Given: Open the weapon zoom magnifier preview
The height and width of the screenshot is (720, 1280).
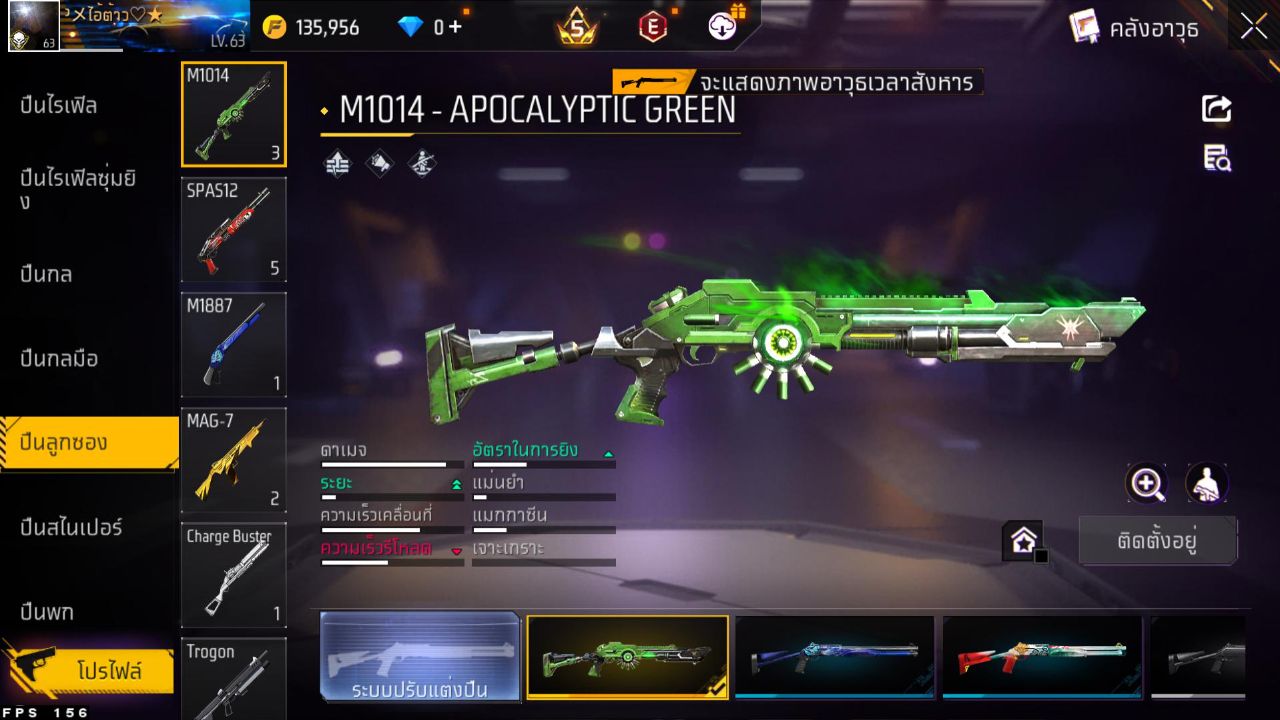Looking at the screenshot, I should pyautogui.click(x=1146, y=485).
